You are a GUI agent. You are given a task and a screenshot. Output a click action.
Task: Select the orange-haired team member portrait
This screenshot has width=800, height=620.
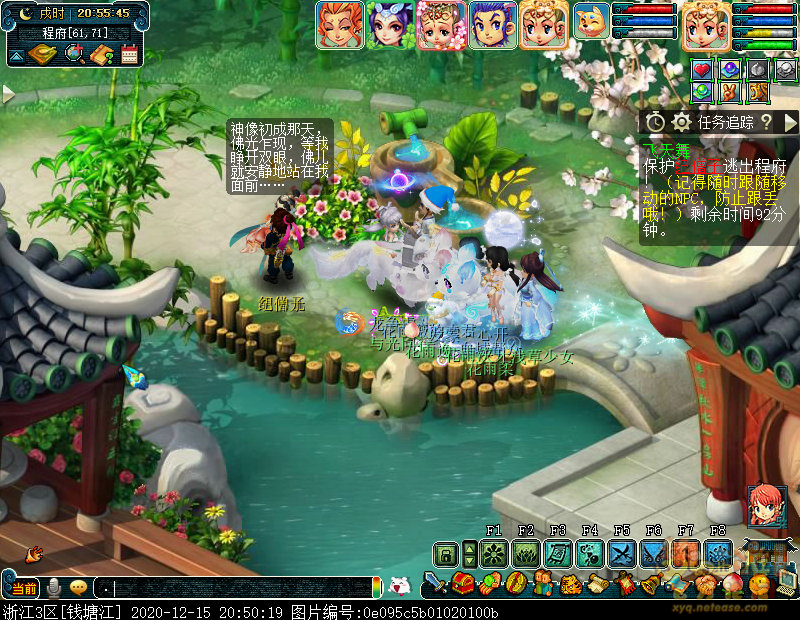tap(340, 25)
